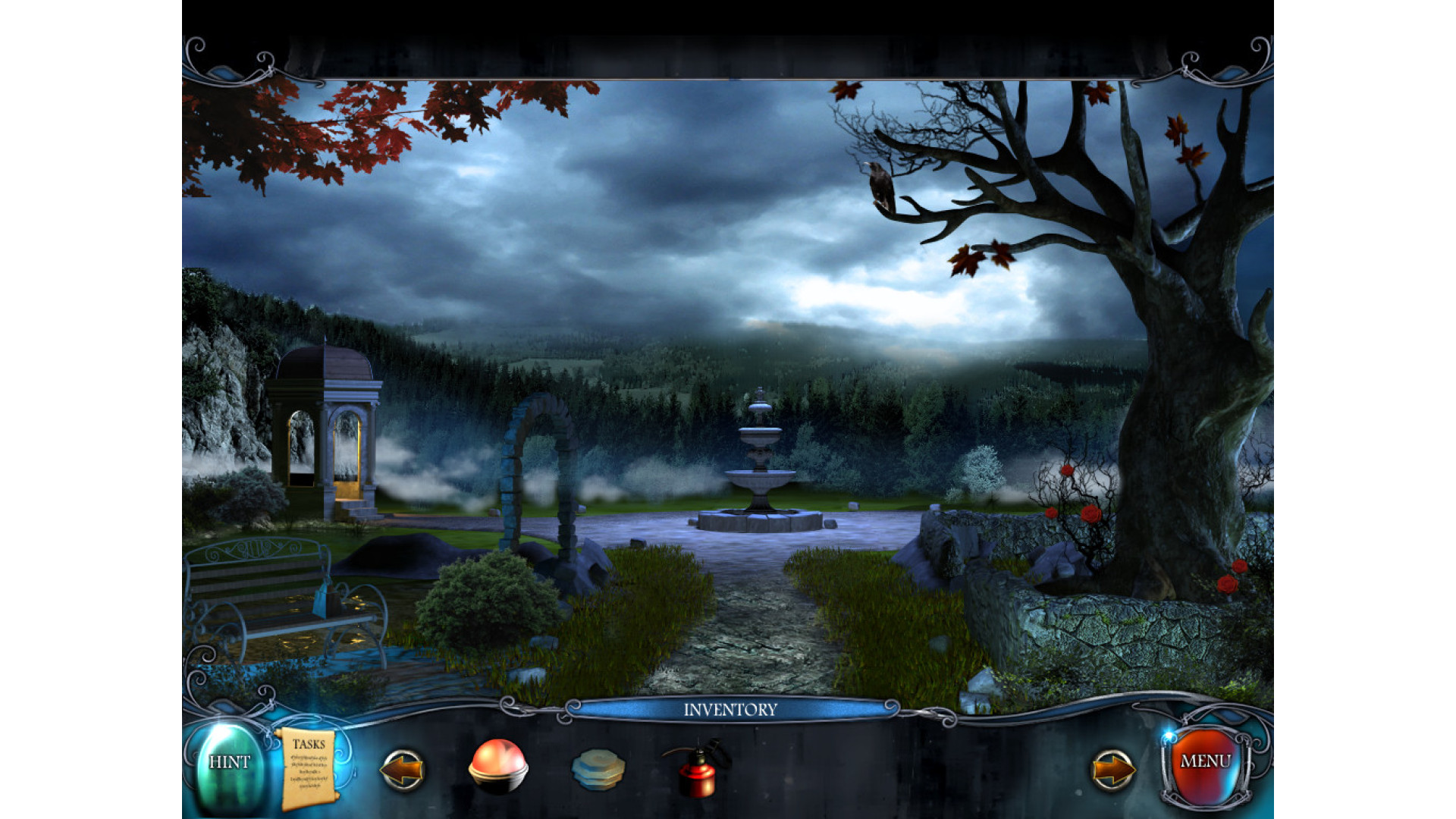
Task: Pick the octagonal stone item
Action: click(598, 769)
